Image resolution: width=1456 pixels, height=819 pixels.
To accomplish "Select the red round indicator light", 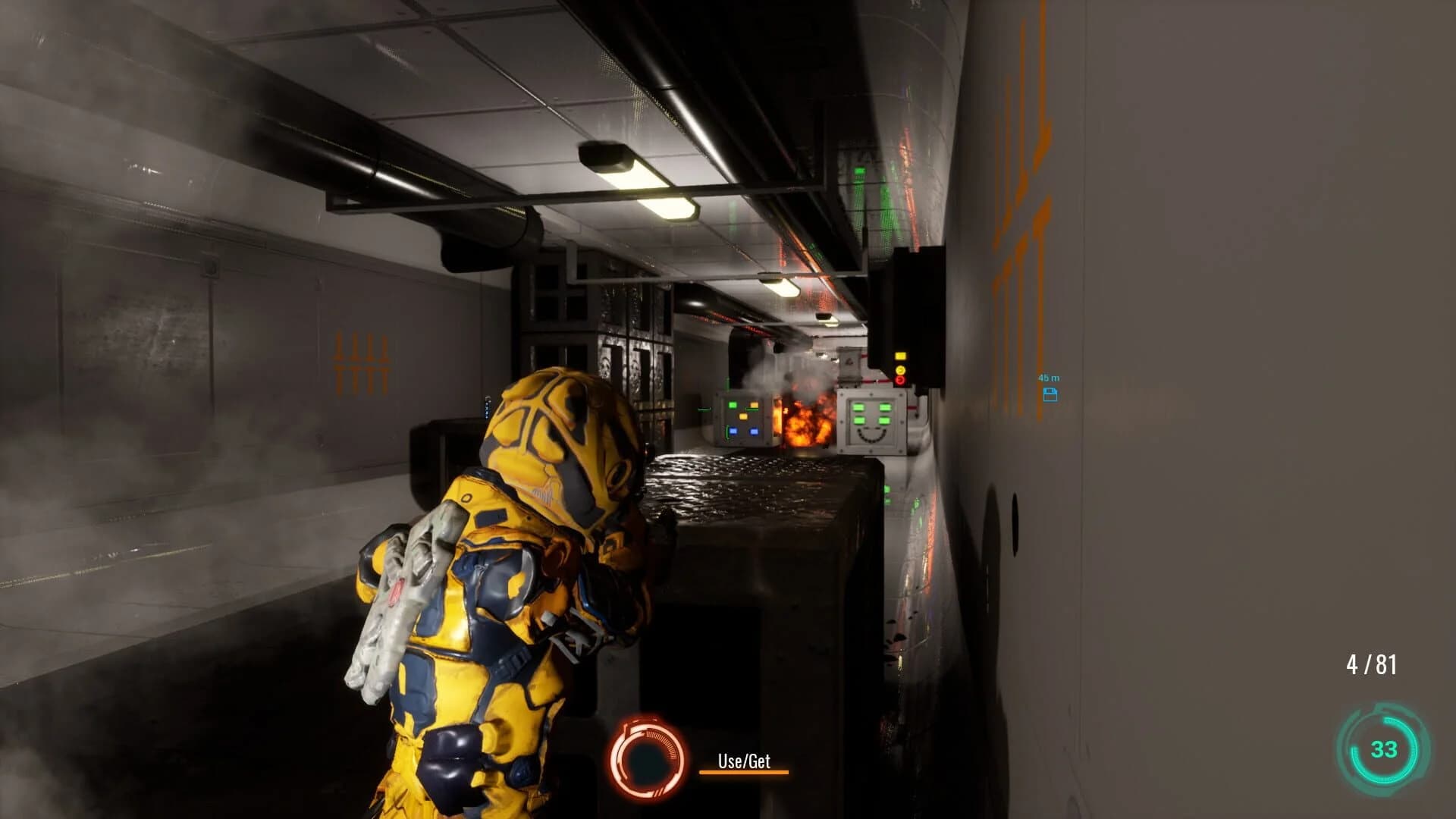I will coord(900,380).
